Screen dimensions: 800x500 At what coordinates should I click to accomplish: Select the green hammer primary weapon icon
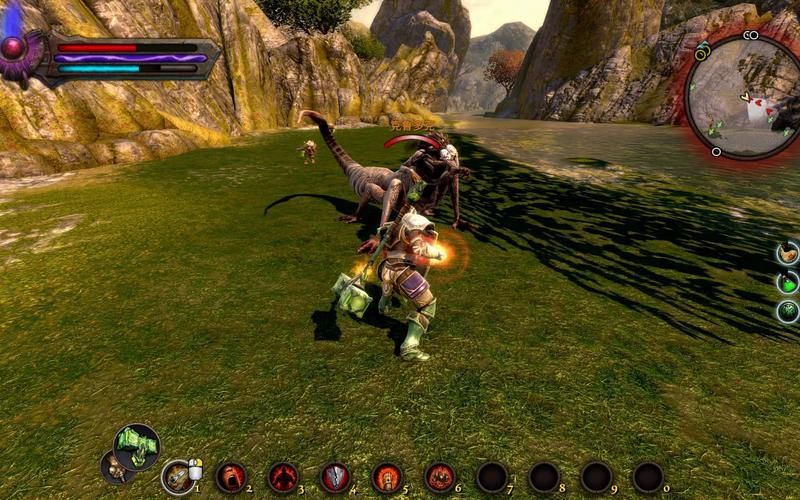(136, 446)
